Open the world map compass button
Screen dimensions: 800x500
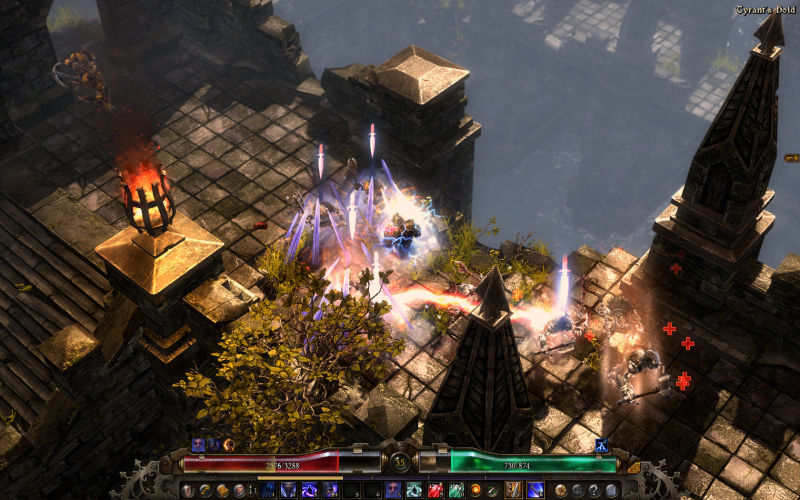point(560,489)
